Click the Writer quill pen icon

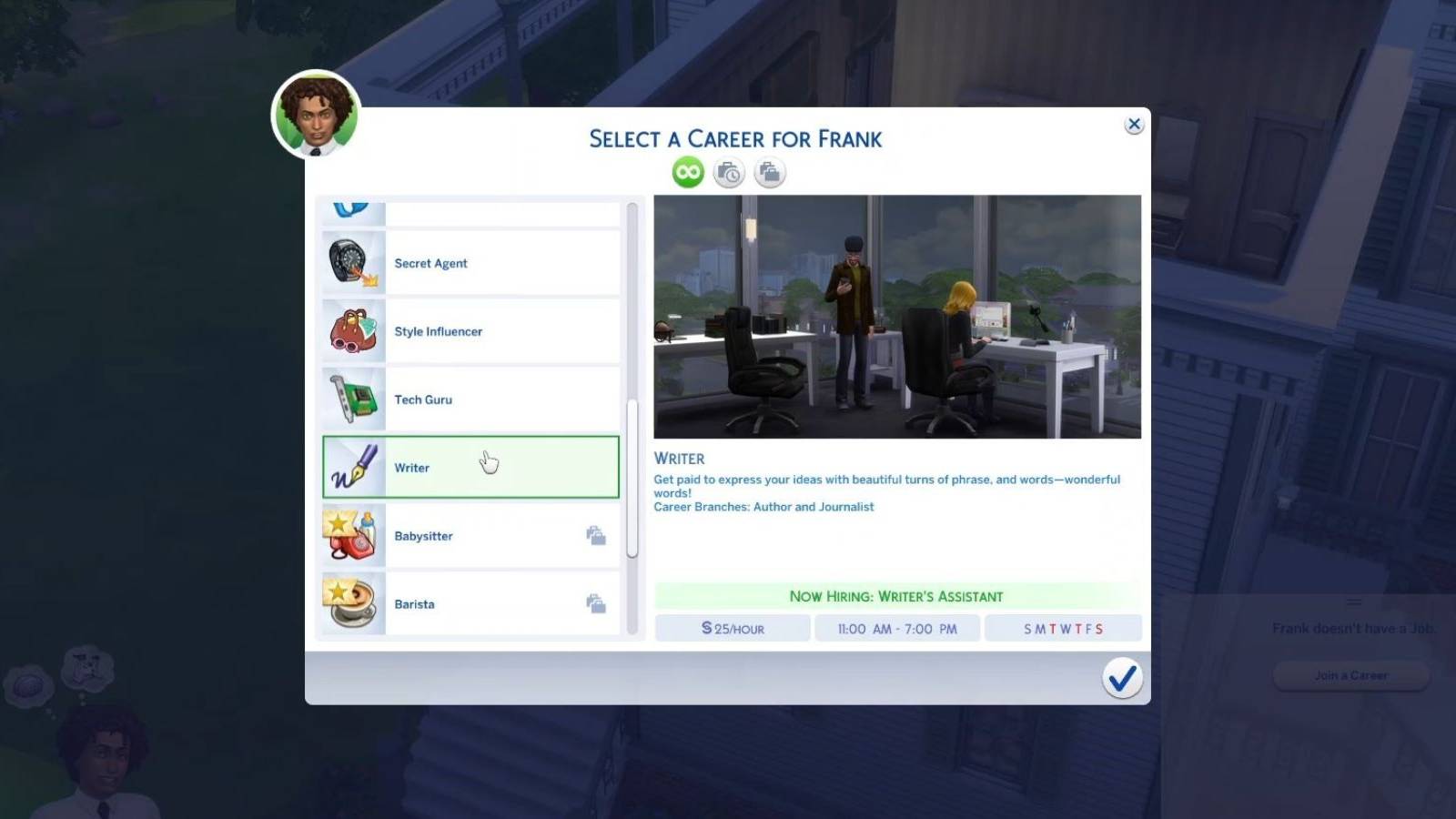pyautogui.click(x=351, y=467)
